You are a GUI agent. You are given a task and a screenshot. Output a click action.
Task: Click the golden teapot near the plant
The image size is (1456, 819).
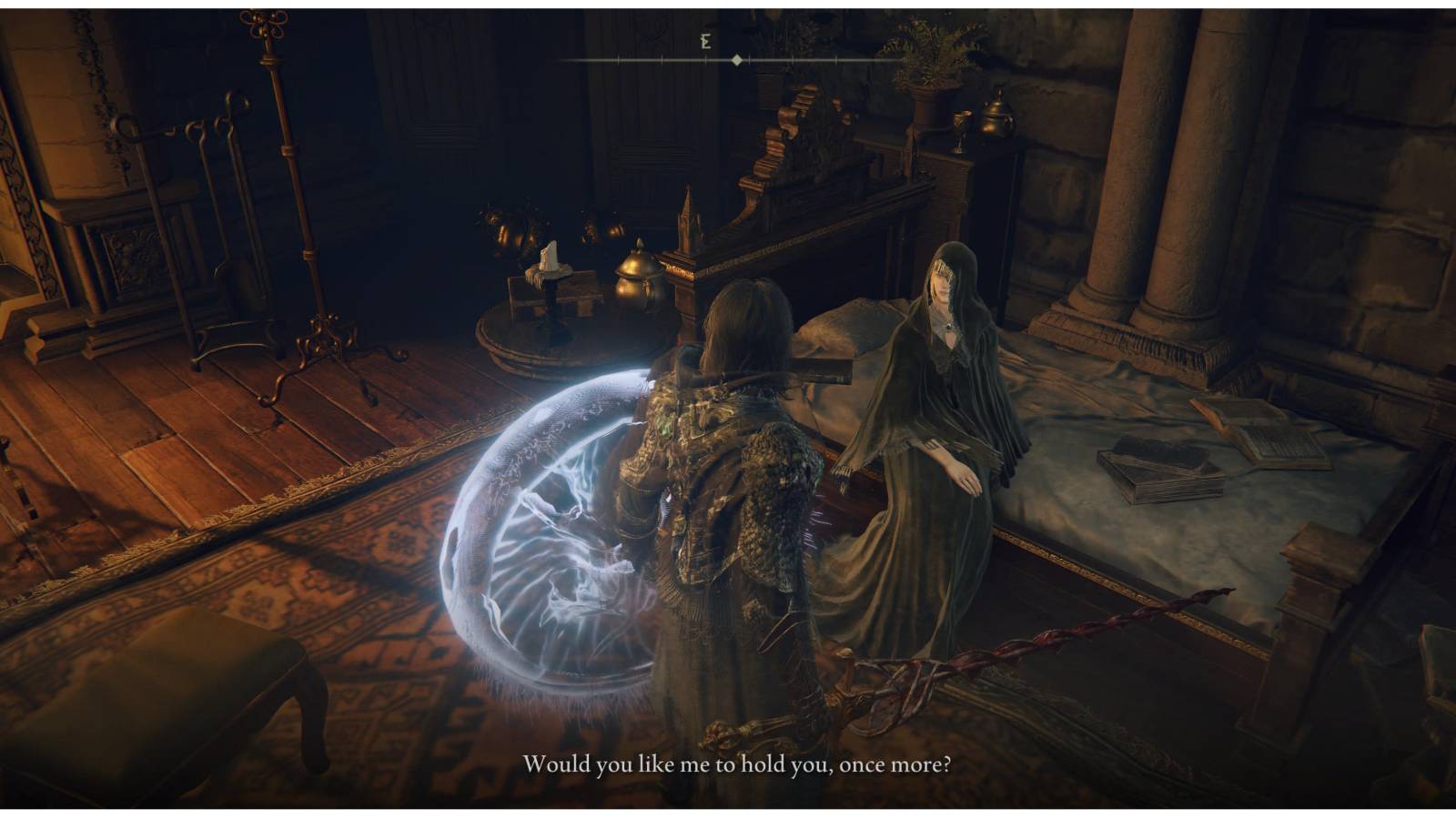click(996, 118)
